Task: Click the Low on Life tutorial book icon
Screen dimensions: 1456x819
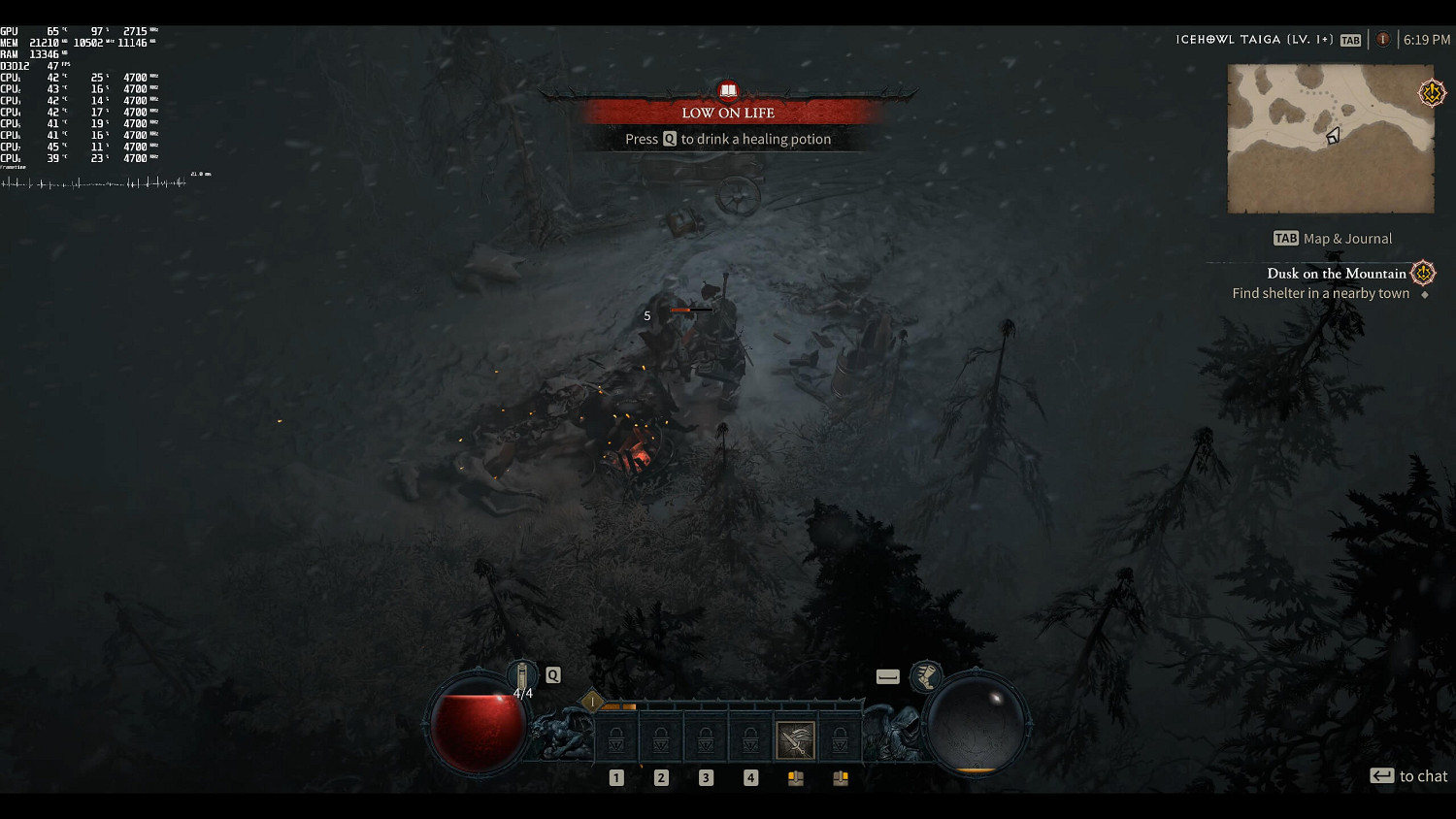Action: click(x=728, y=91)
